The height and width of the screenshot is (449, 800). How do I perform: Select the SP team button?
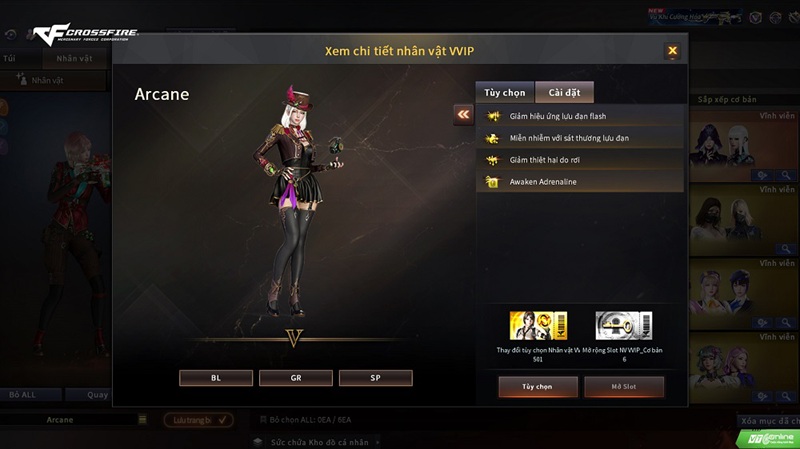375,378
